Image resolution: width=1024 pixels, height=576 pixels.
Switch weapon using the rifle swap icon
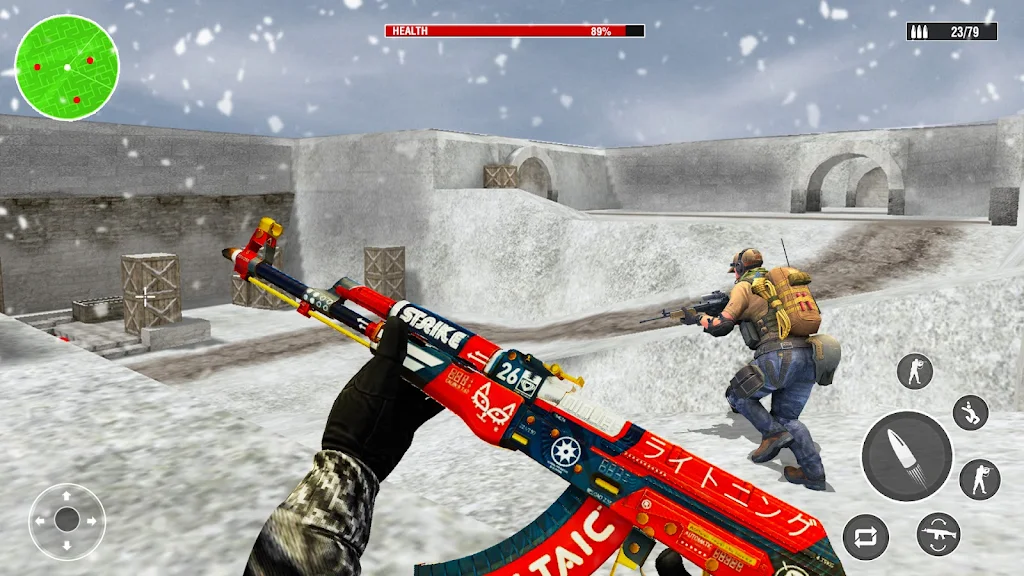(938, 534)
